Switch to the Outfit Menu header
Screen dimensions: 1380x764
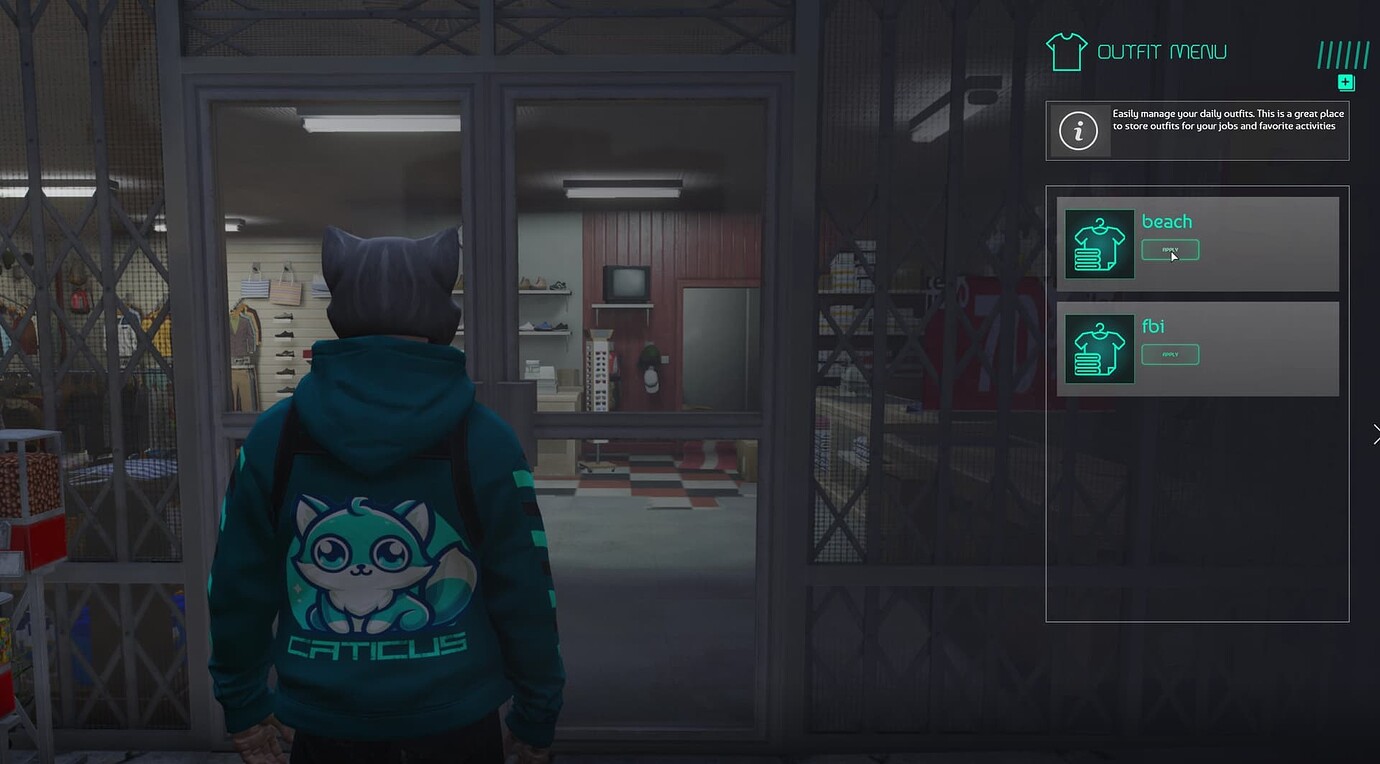pos(1163,50)
